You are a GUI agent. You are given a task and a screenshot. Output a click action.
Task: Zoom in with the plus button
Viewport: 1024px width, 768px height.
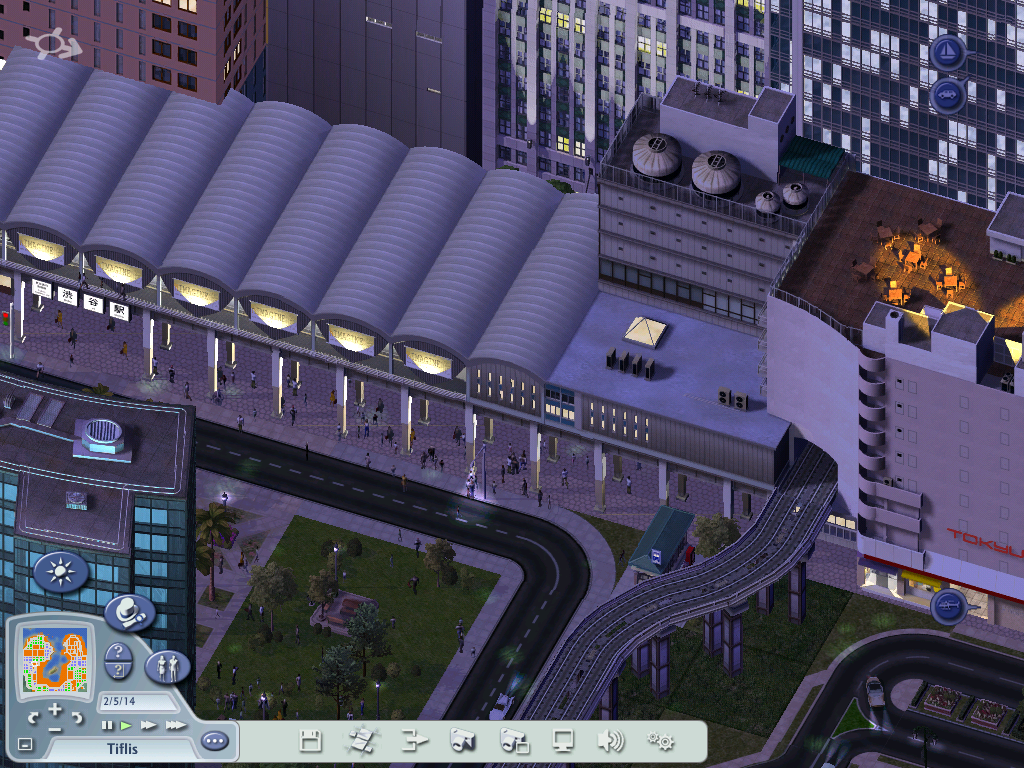[55, 709]
